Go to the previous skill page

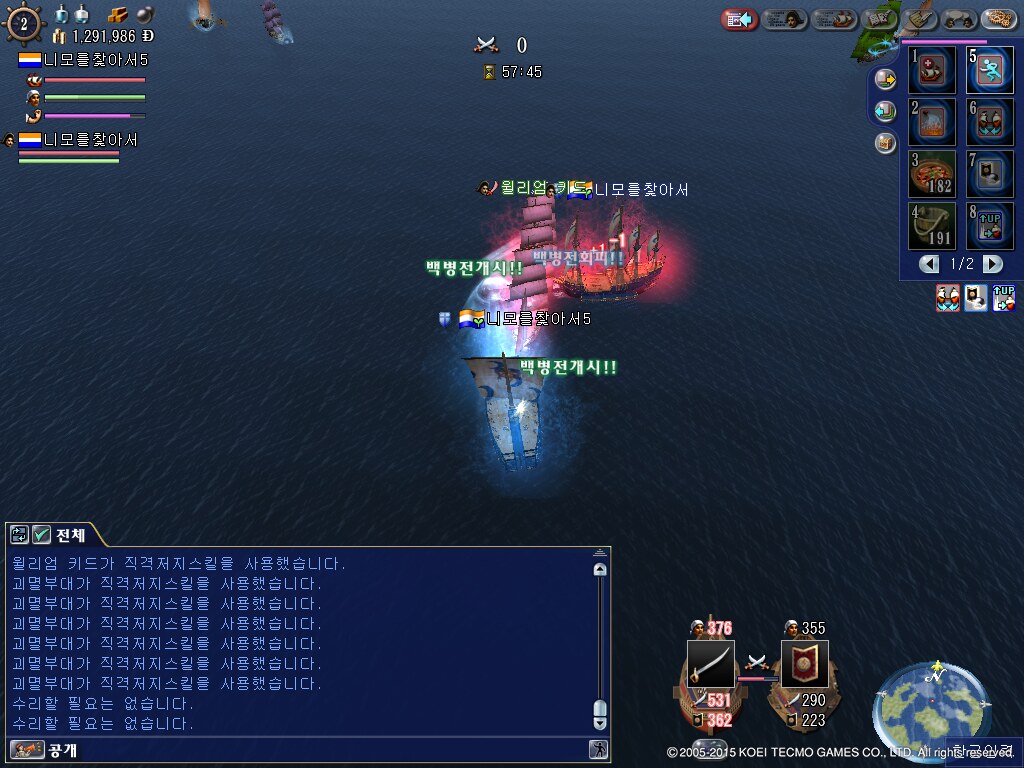click(930, 264)
